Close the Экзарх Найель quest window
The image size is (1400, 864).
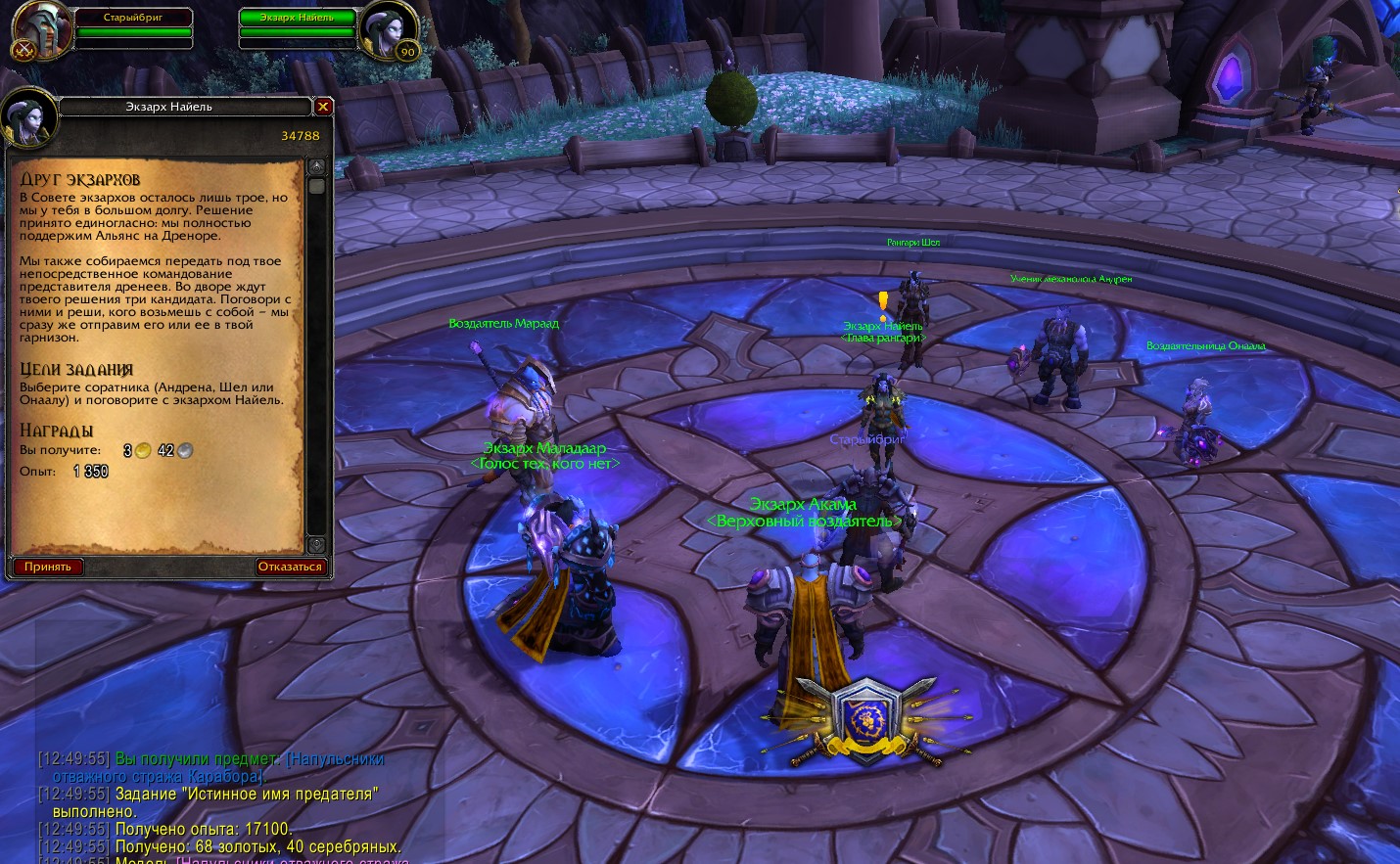click(323, 107)
